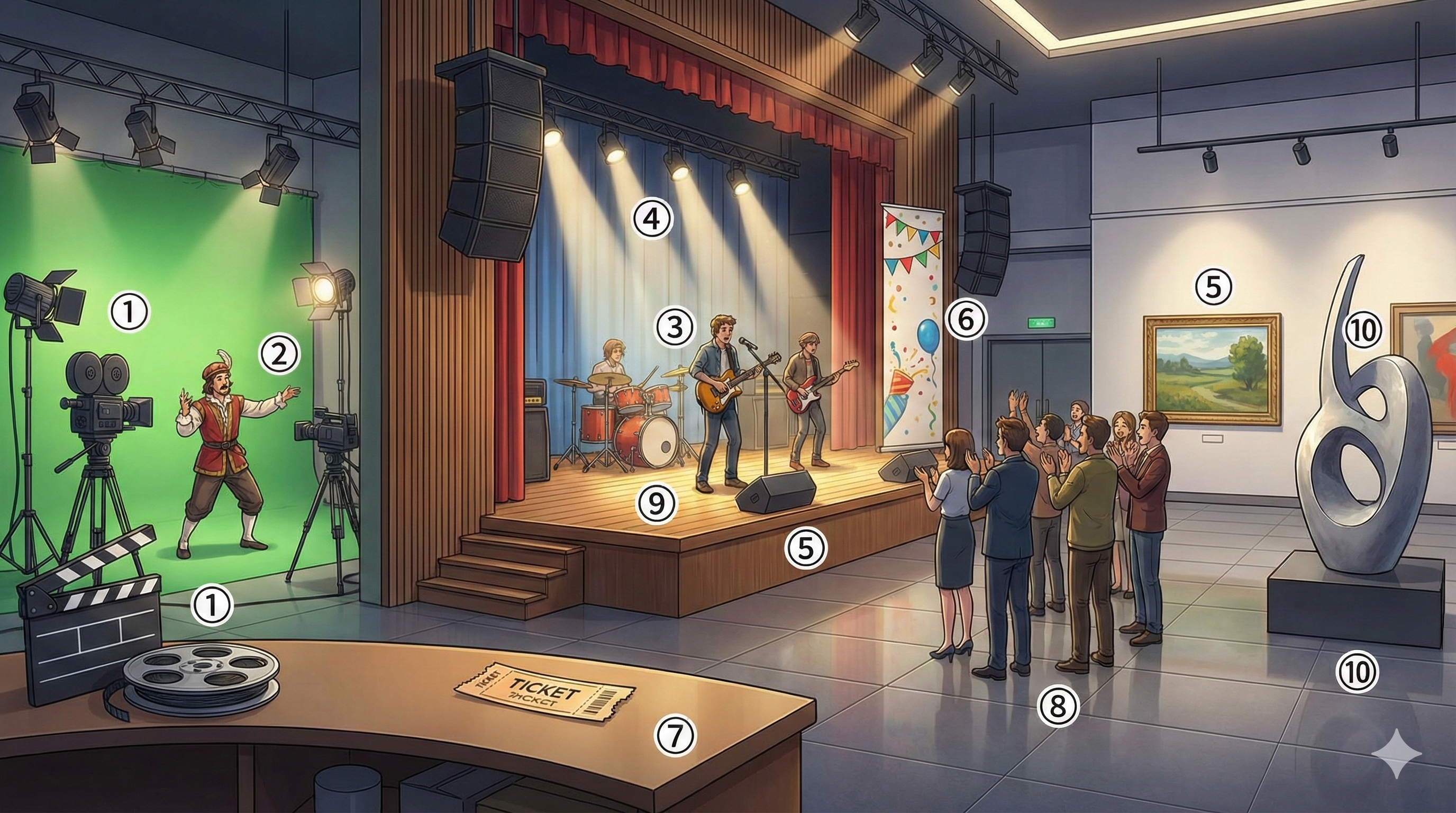
Task: Click the circled number 3 marker
Action: pyautogui.click(x=675, y=327)
